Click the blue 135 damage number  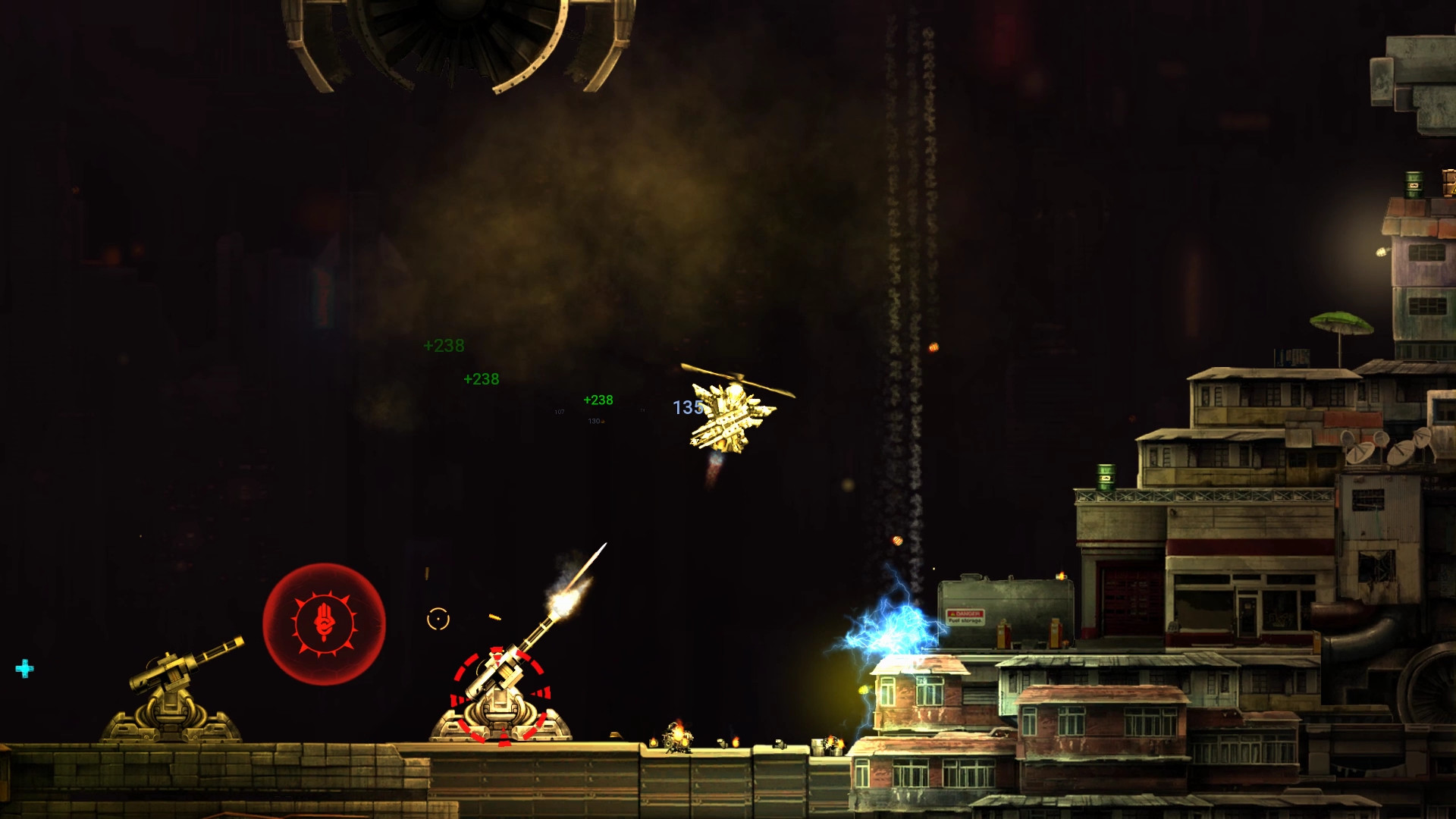pos(686,407)
